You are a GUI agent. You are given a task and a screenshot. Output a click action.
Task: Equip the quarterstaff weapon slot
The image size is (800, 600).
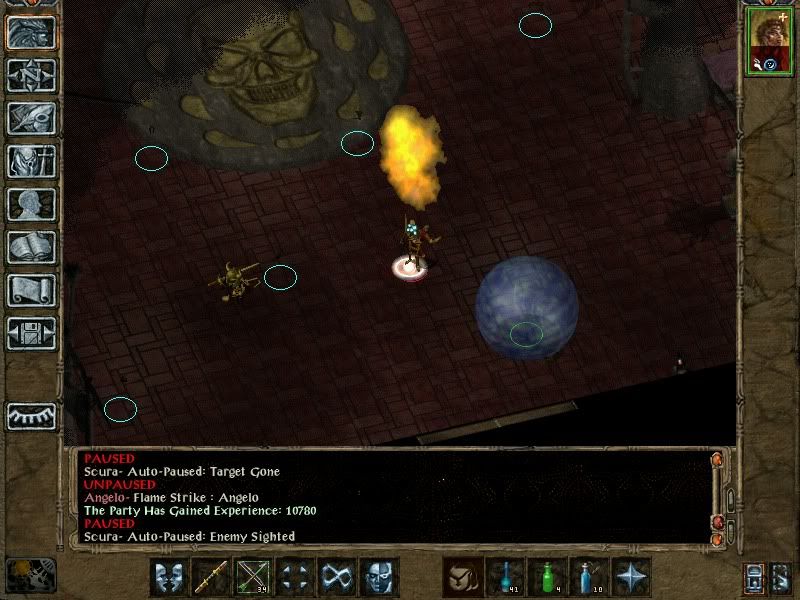click(x=211, y=577)
